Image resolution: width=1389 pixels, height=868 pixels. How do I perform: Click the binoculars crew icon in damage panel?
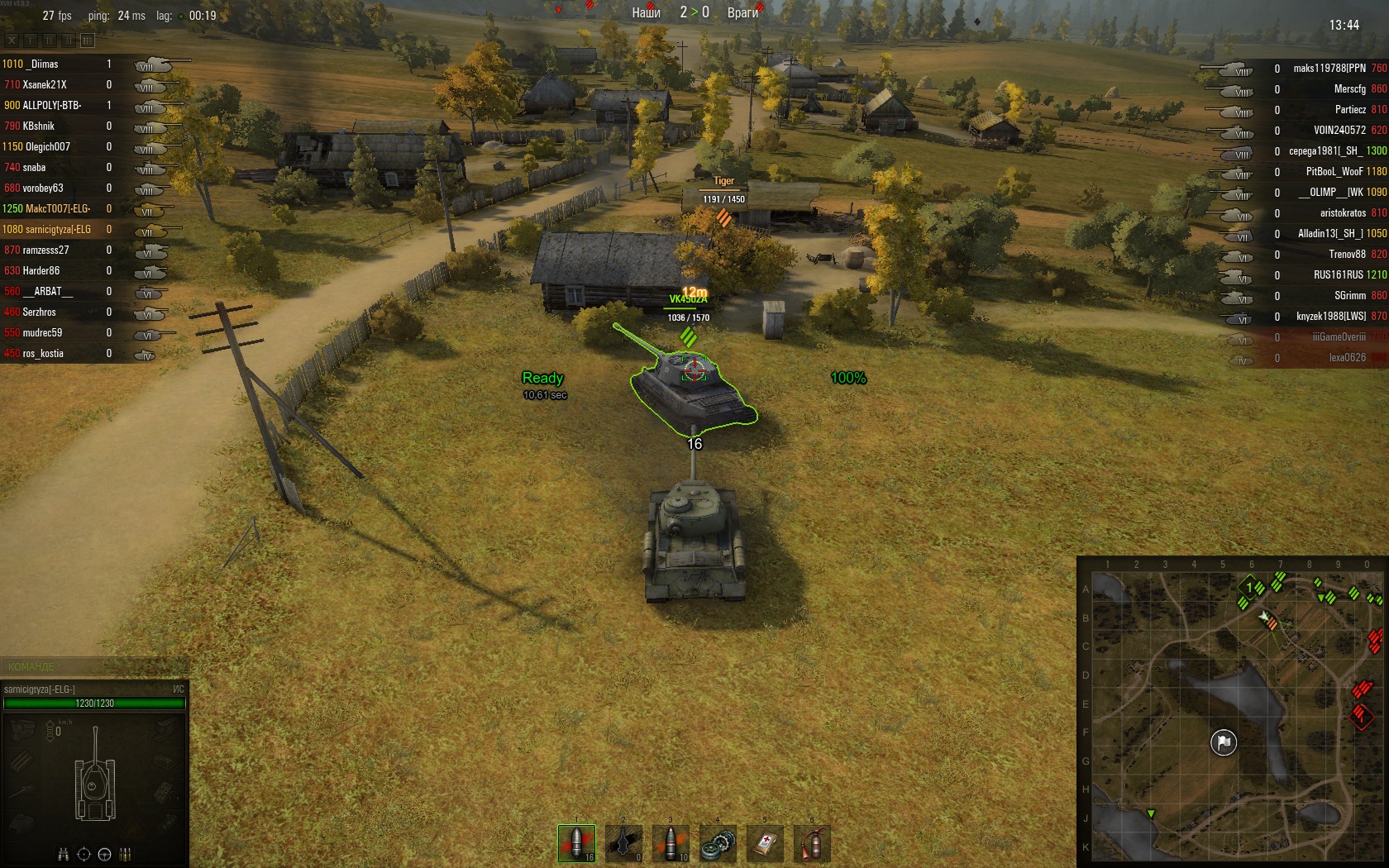coord(64,855)
